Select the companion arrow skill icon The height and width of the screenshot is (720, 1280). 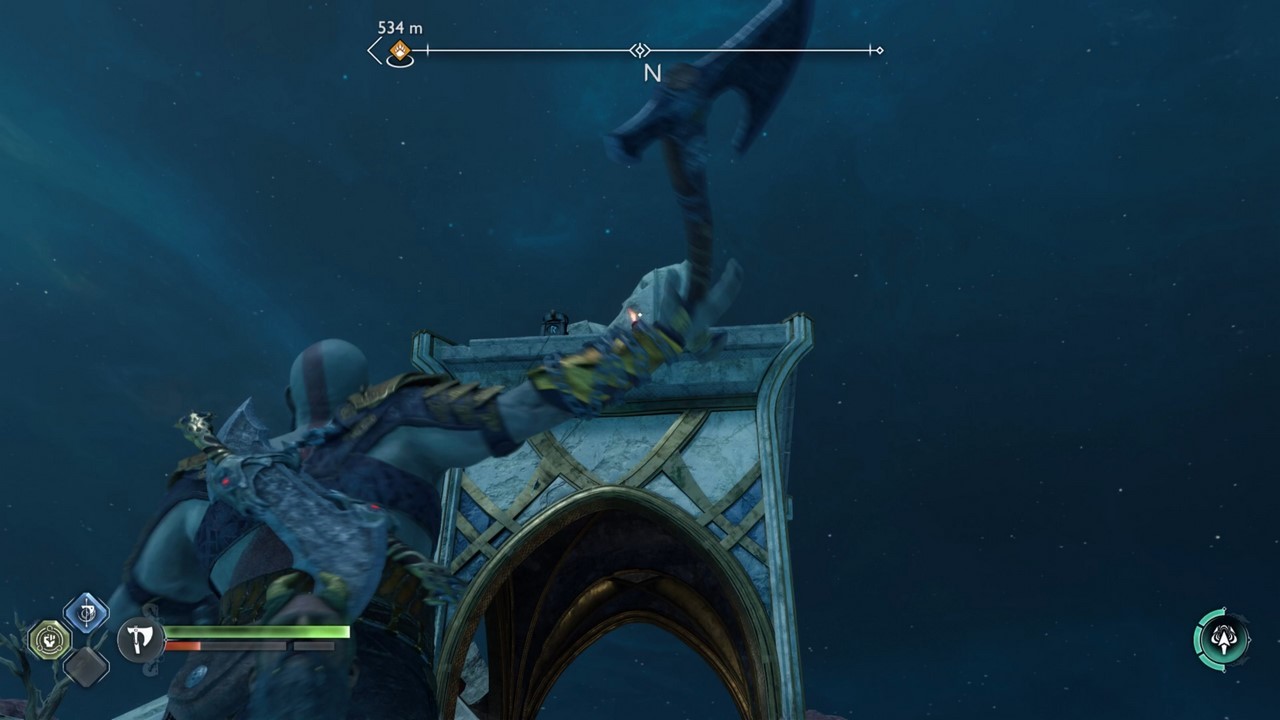click(1224, 640)
